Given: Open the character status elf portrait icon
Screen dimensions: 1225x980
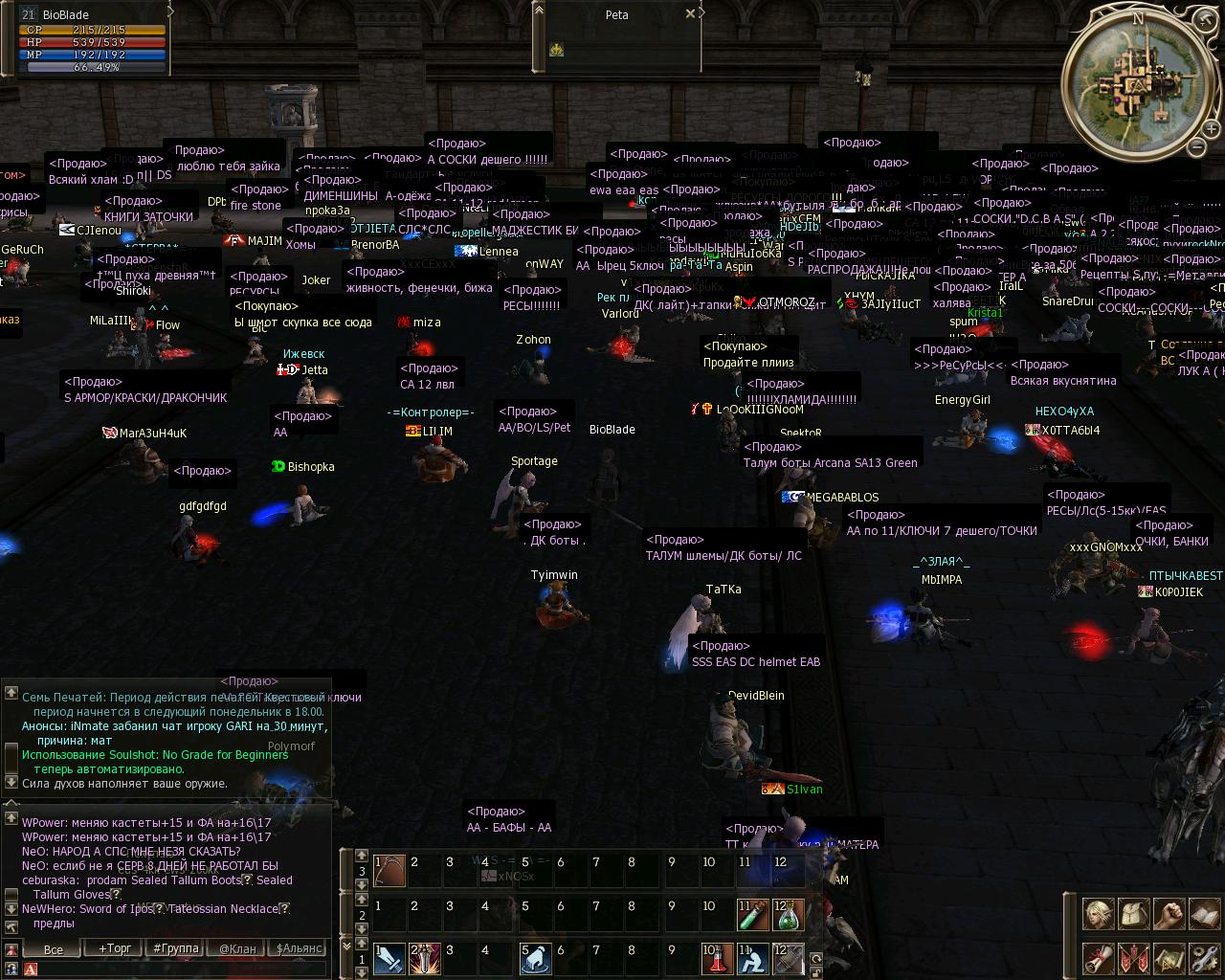Looking at the screenshot, I should (x=1098, y=914).
